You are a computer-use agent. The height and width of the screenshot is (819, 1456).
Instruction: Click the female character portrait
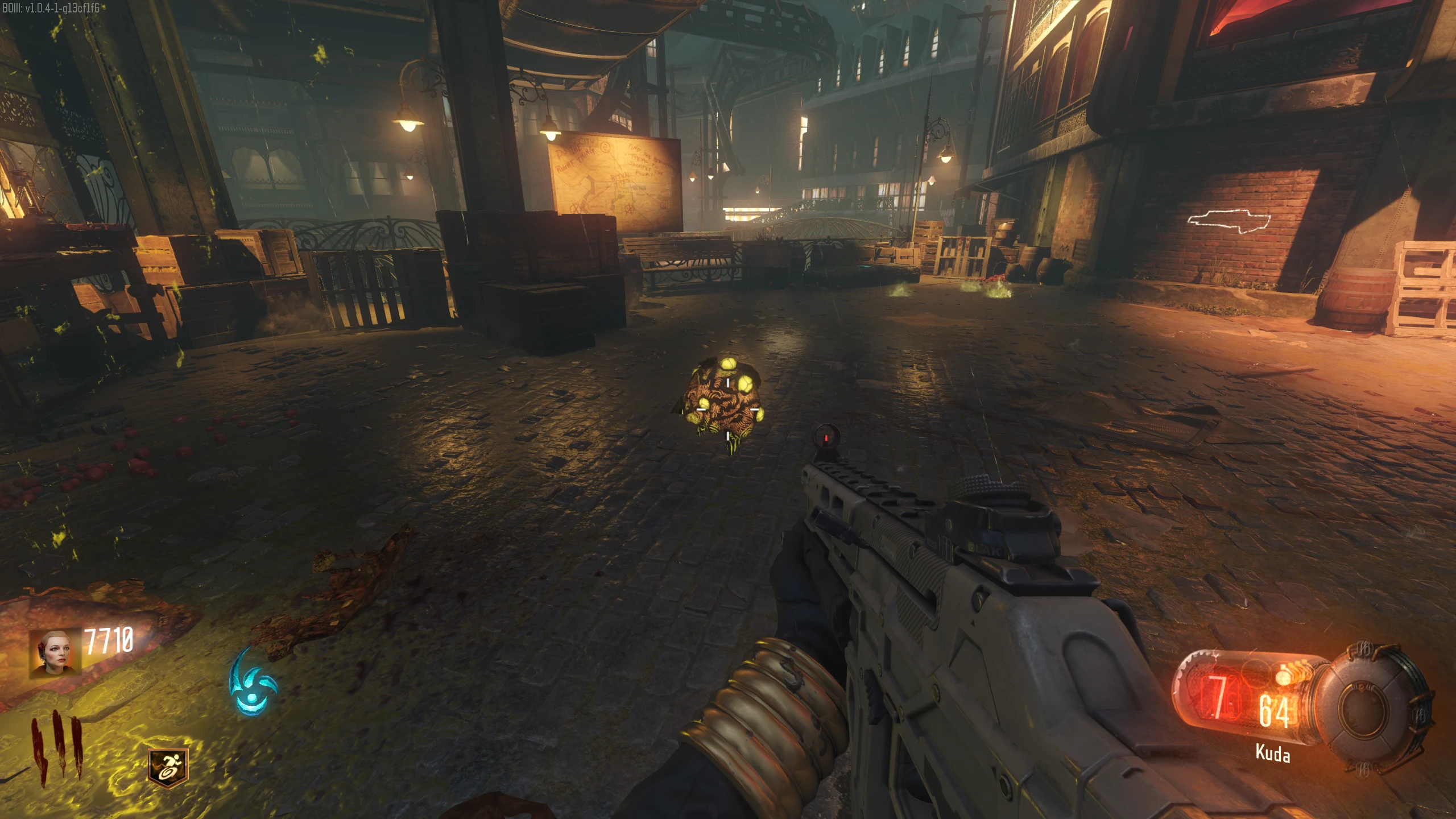(x=55, y=653)
